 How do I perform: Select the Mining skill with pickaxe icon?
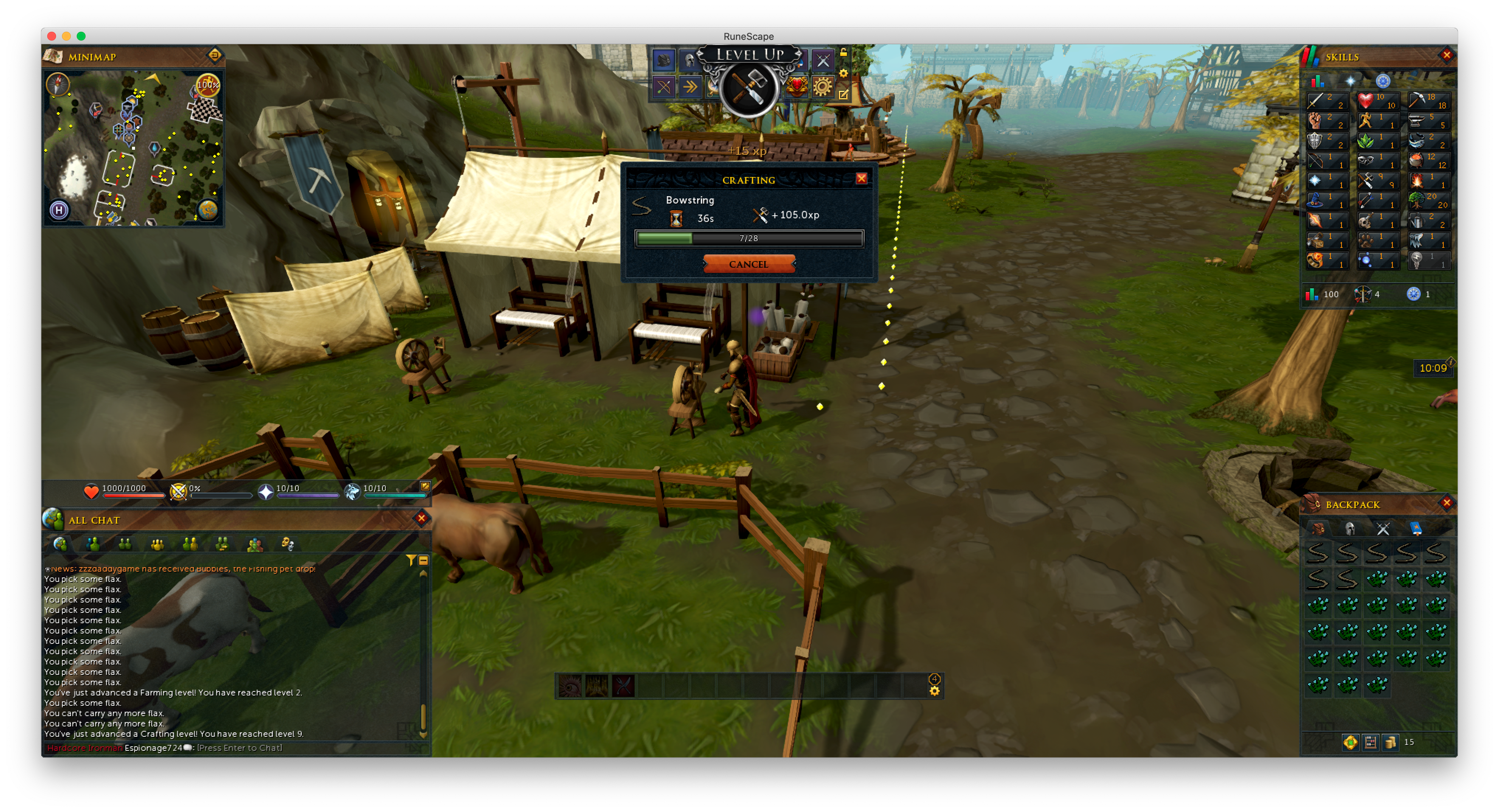click(x=1429, y=101)
